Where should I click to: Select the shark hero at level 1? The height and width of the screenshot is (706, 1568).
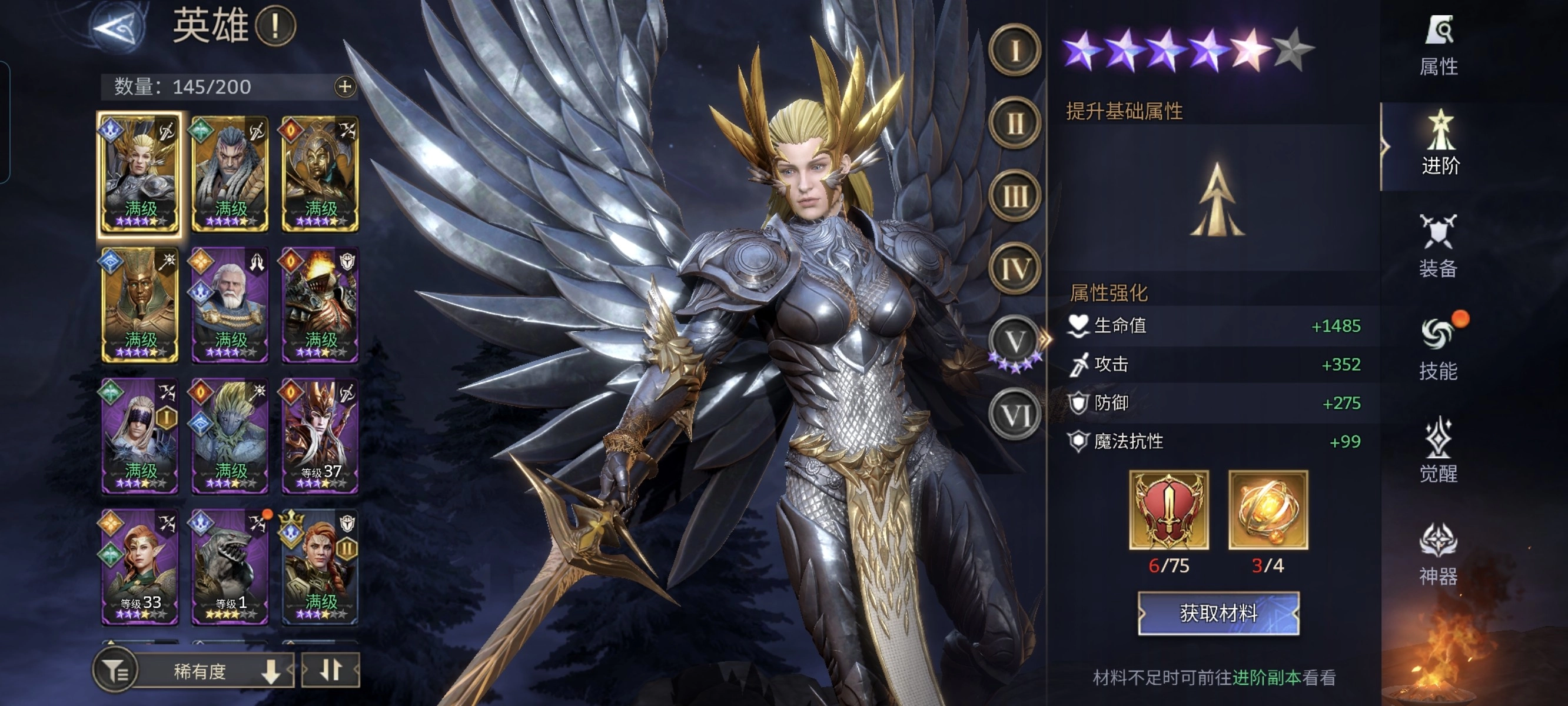point(230,566)
